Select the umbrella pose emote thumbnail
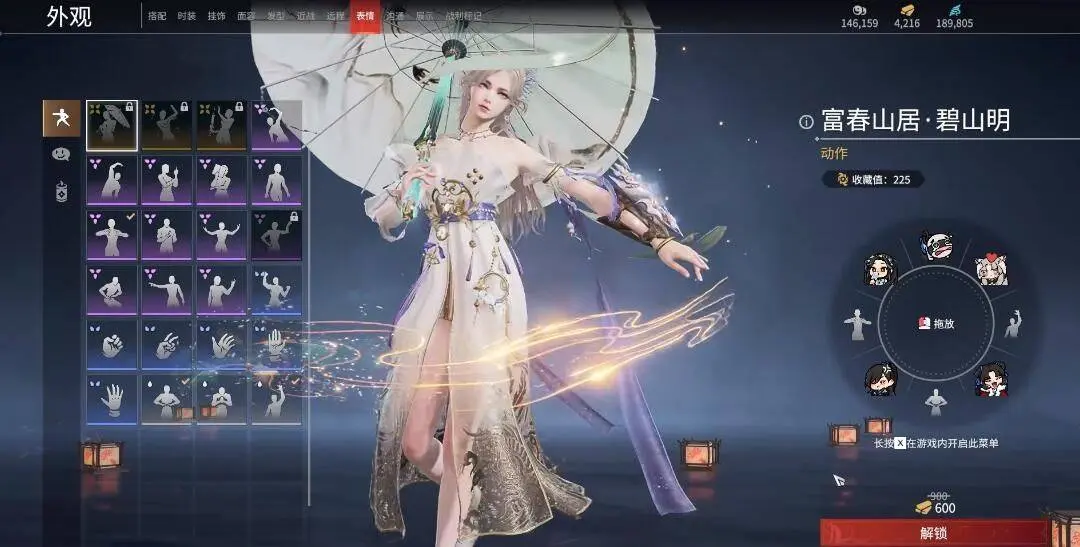 [111, 124]
